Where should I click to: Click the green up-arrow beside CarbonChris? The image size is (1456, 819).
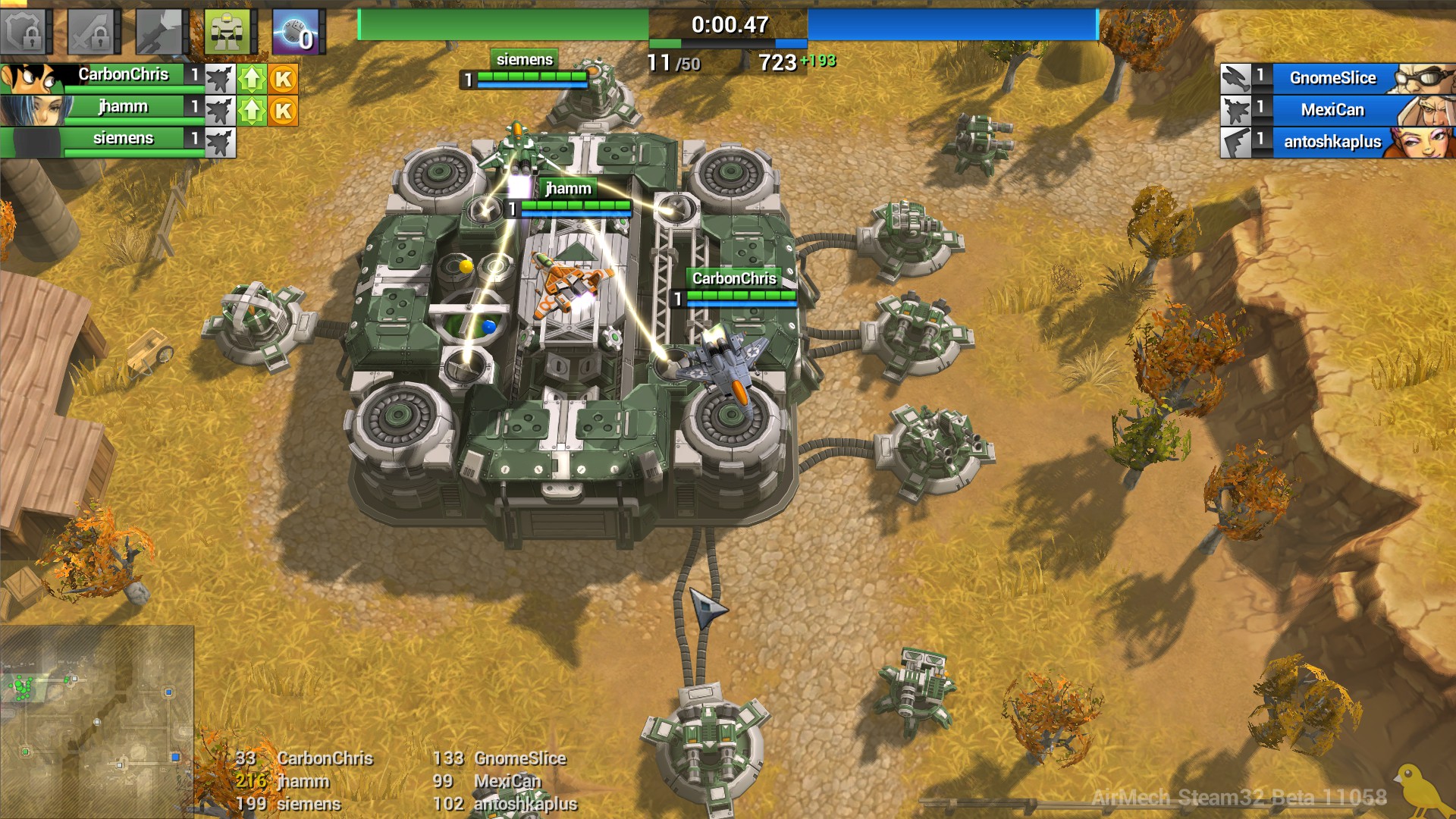tap(252, 79)
